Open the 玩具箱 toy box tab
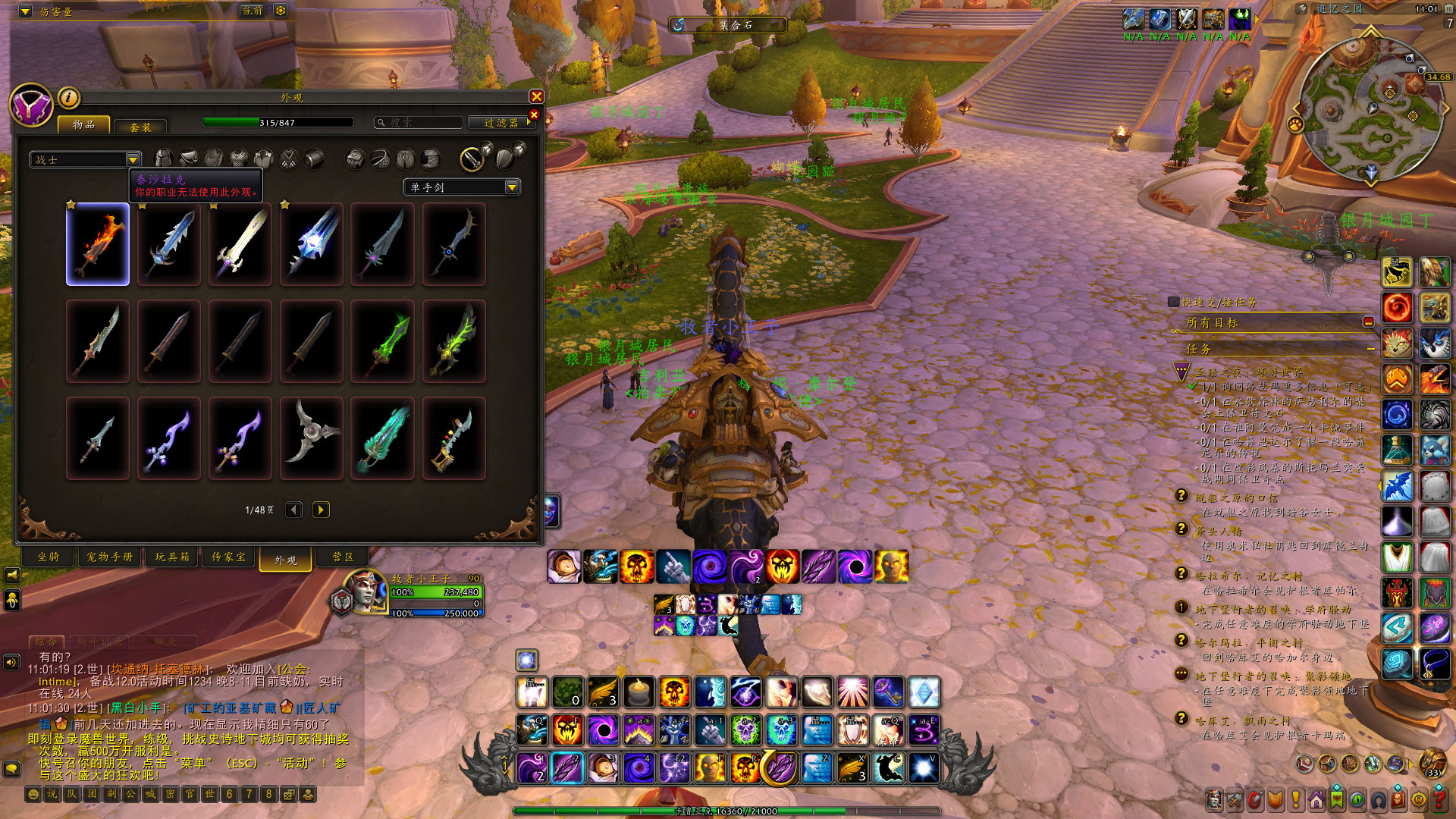Viewport: 1456px width, 819px height. point(172,557)
